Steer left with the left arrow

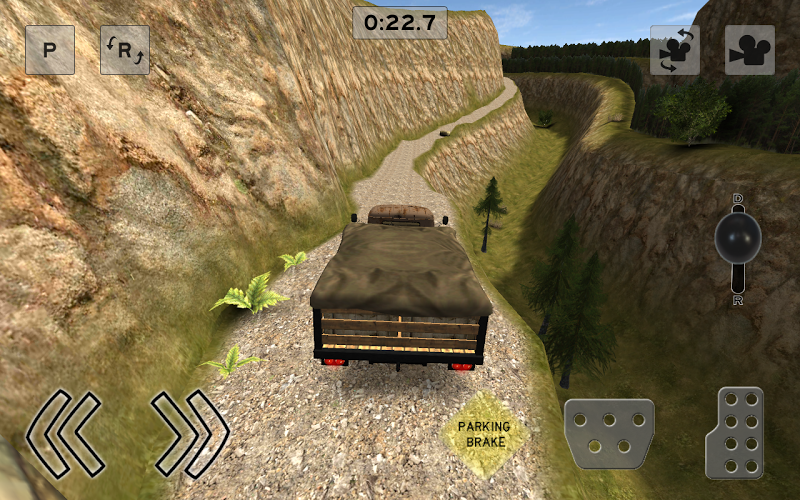click(64, 433)
